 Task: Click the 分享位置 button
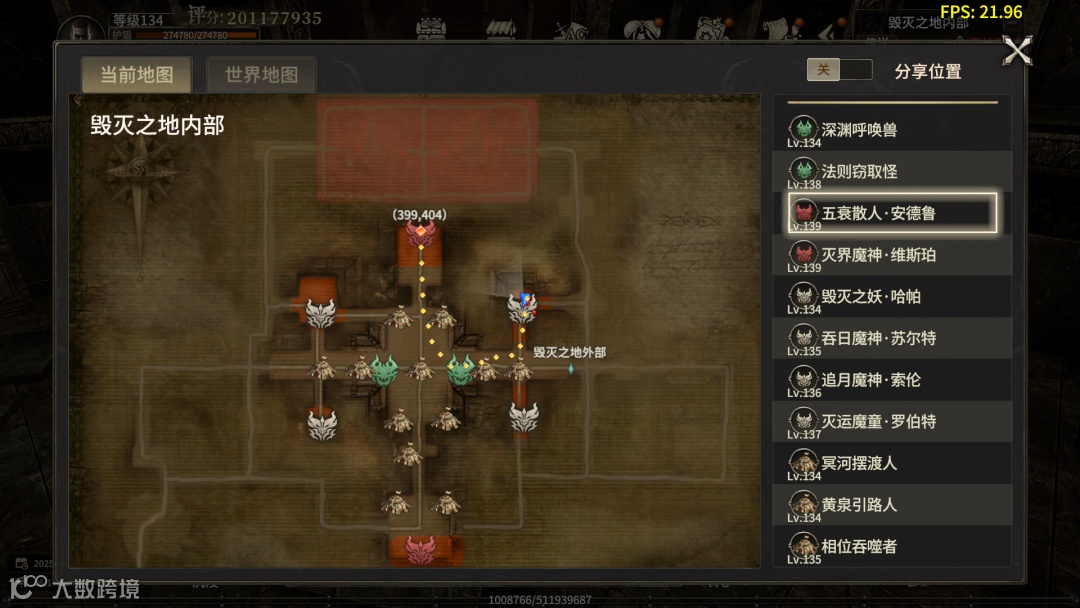click(x=927, y=71)
